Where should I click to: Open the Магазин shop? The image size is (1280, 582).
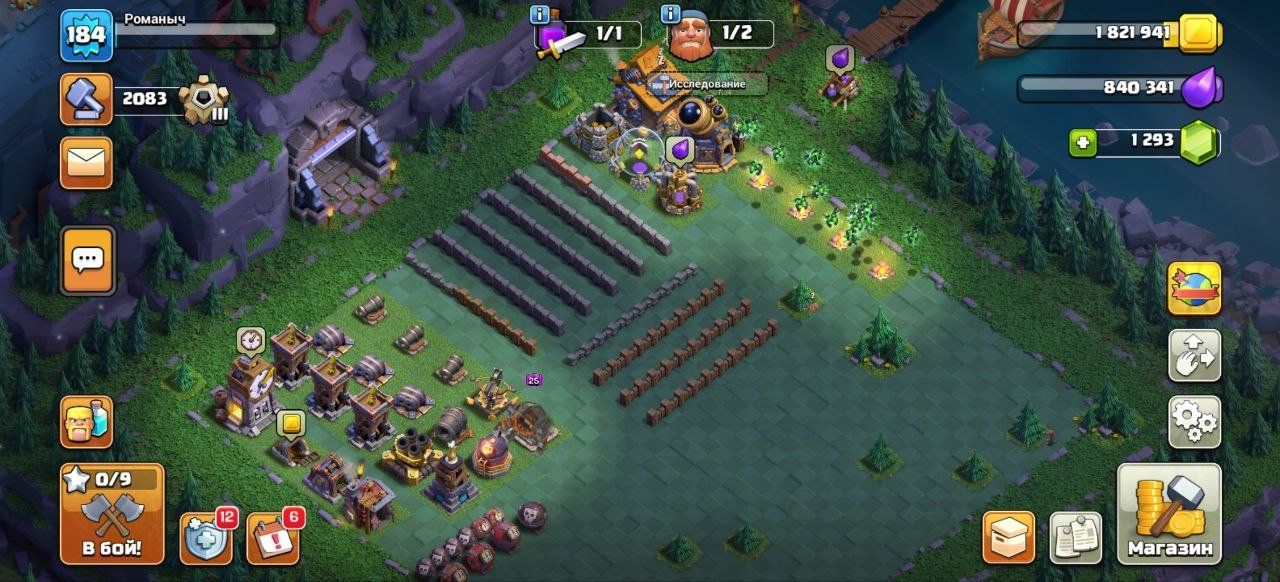(1169, 514)
